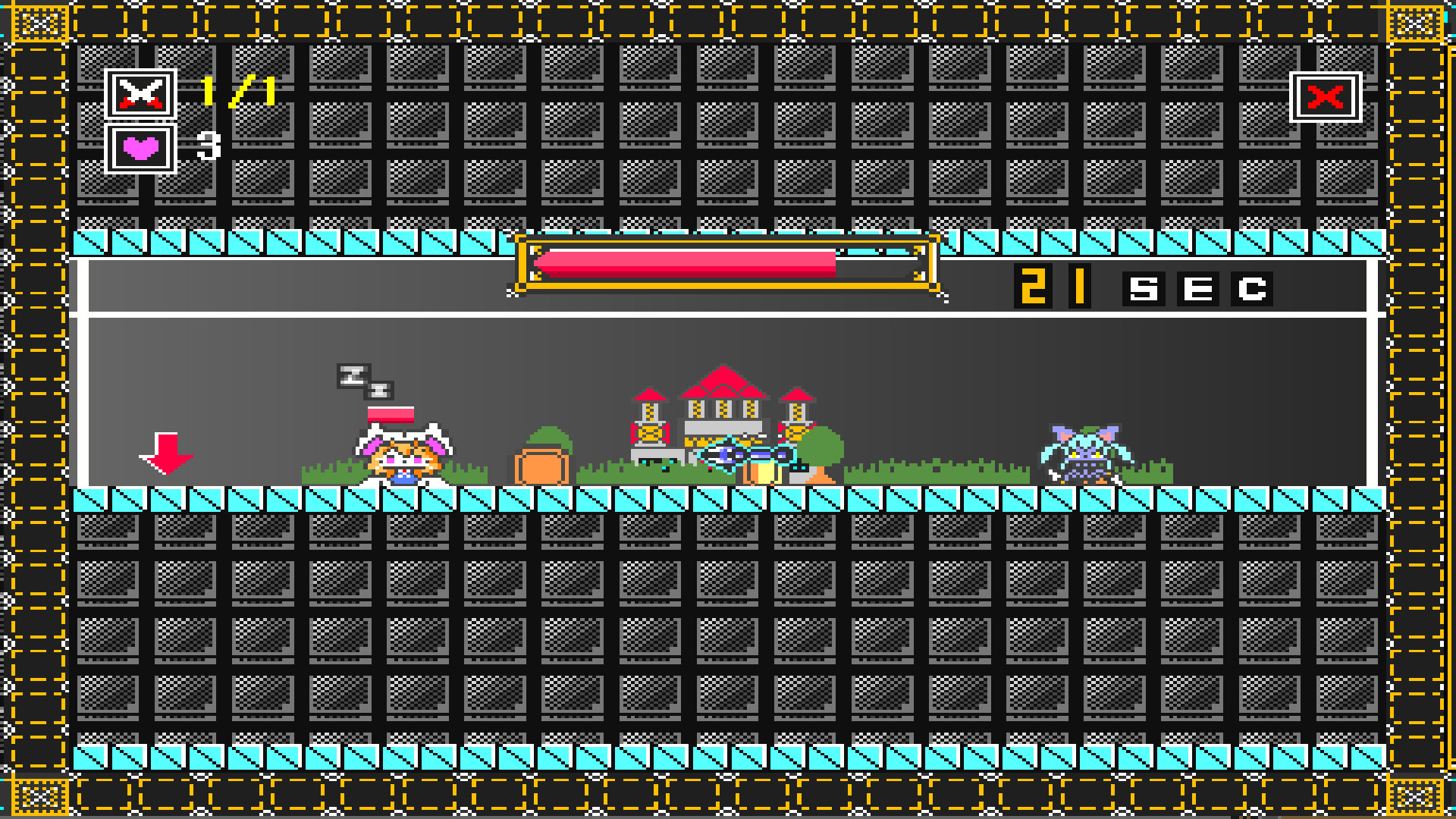Image resolution: width=1456 pixels, height=819 pixels.
Task: Select the crossed swords weapon icon
Action: (140, 93)
